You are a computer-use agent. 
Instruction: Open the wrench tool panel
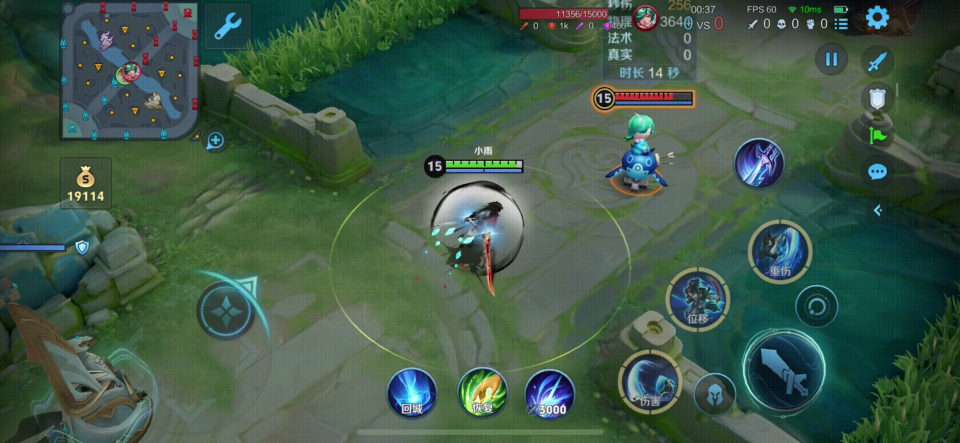(227, 25)
